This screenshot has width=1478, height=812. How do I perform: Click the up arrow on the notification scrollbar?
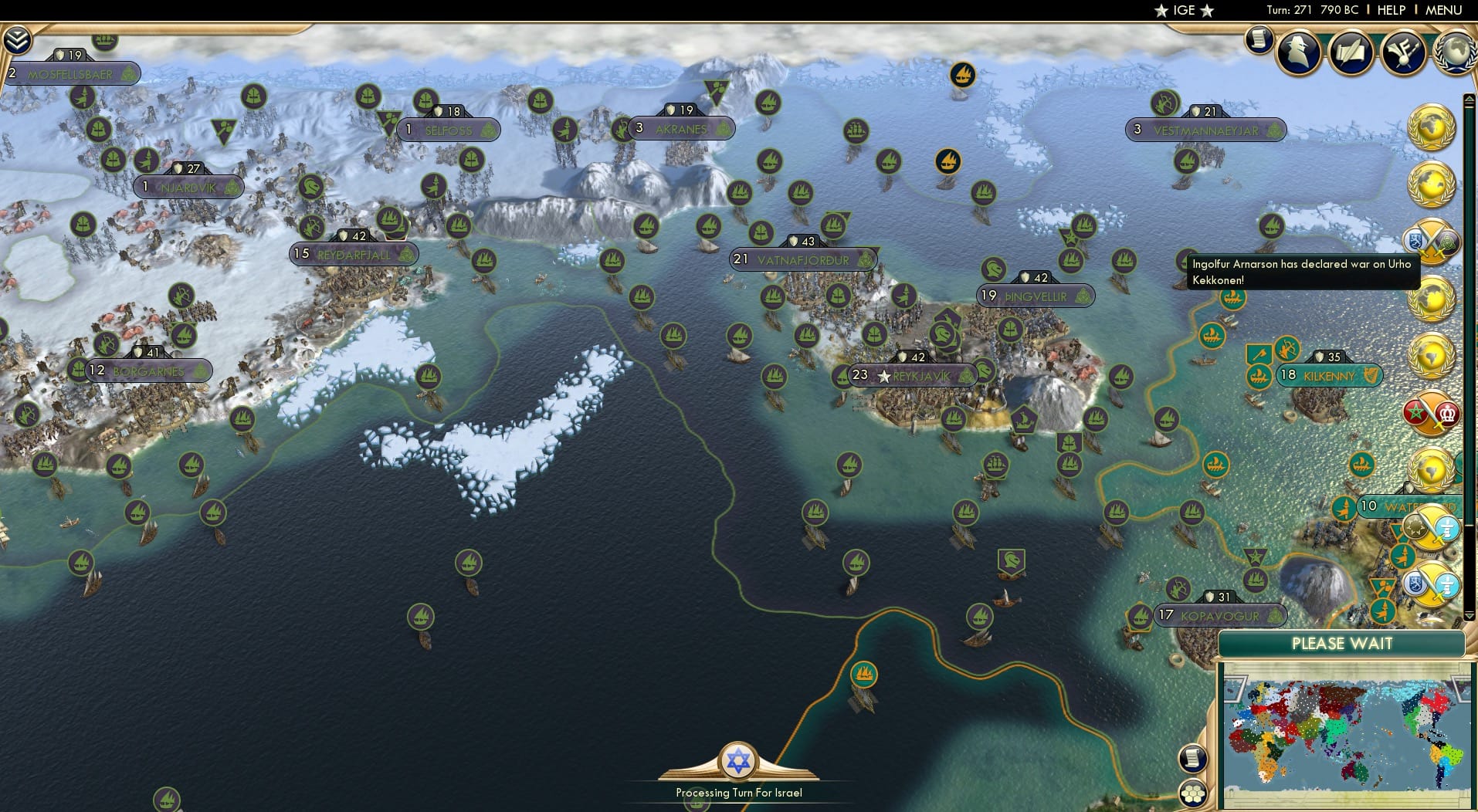click(x=1469, y=99)
